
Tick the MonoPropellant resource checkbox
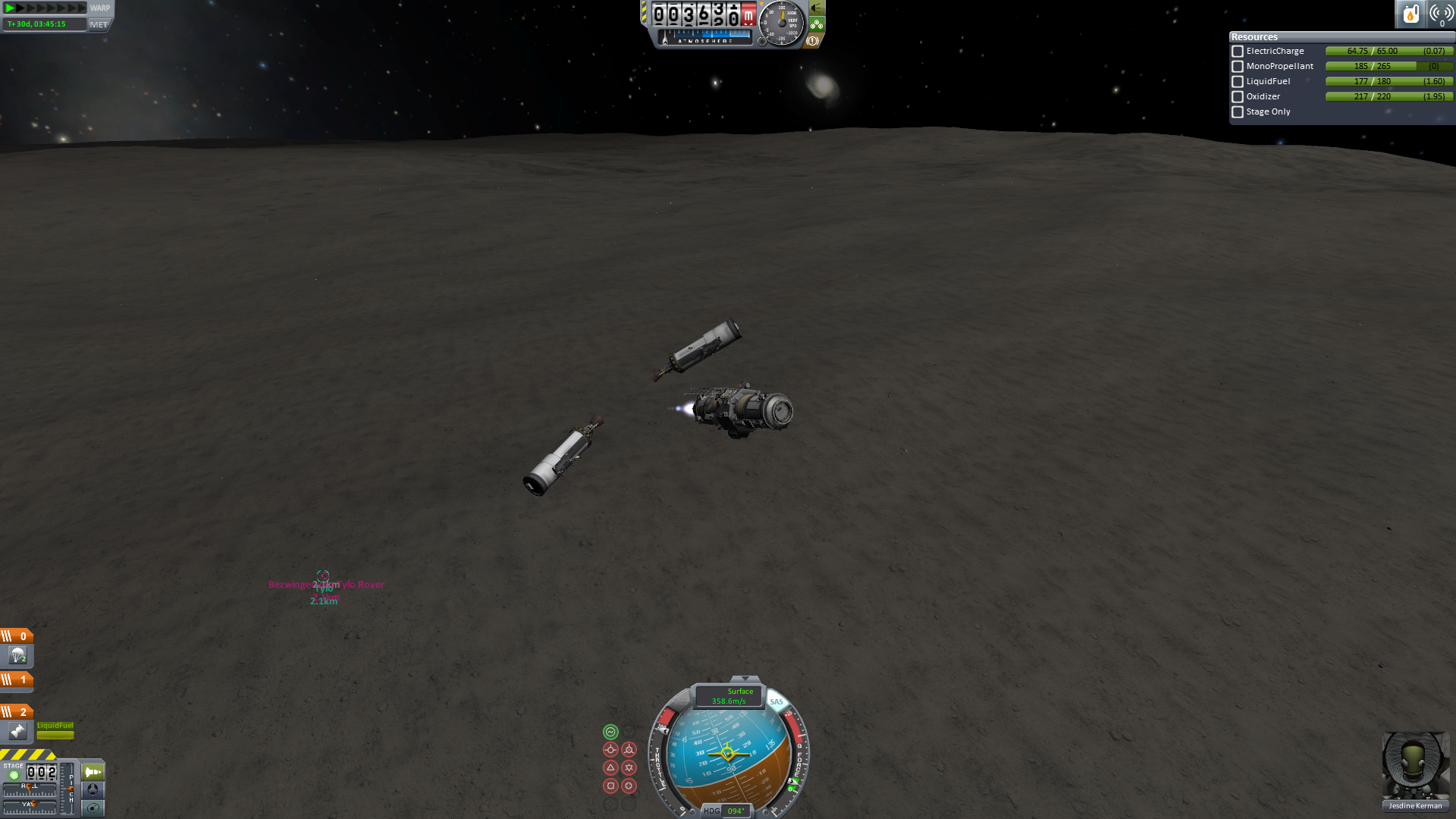pyautogui.click(x=1238, y=67)
